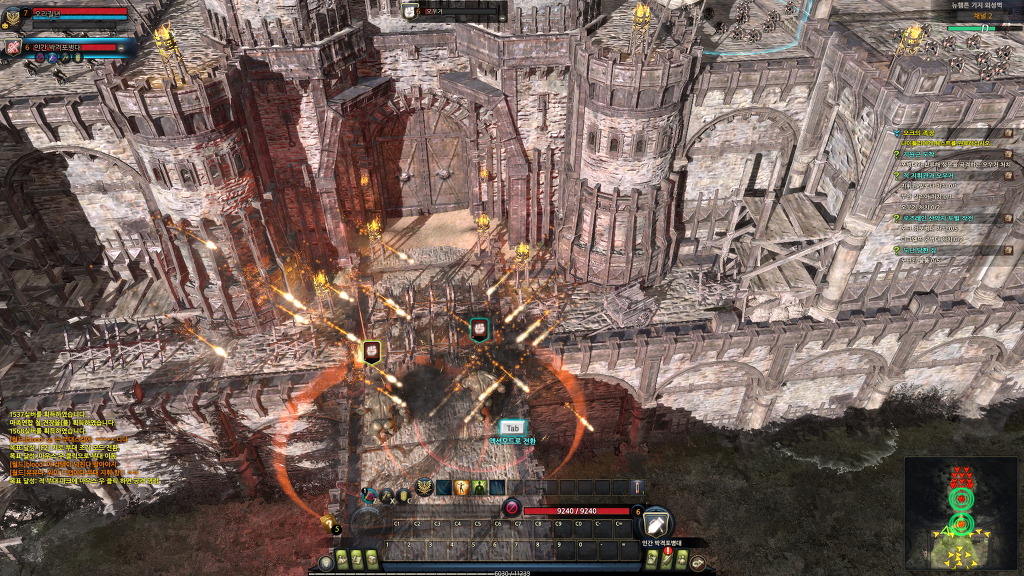Click the menu button with red alert badge
The image size is (1024, 576).
click(x=667, y=559)
